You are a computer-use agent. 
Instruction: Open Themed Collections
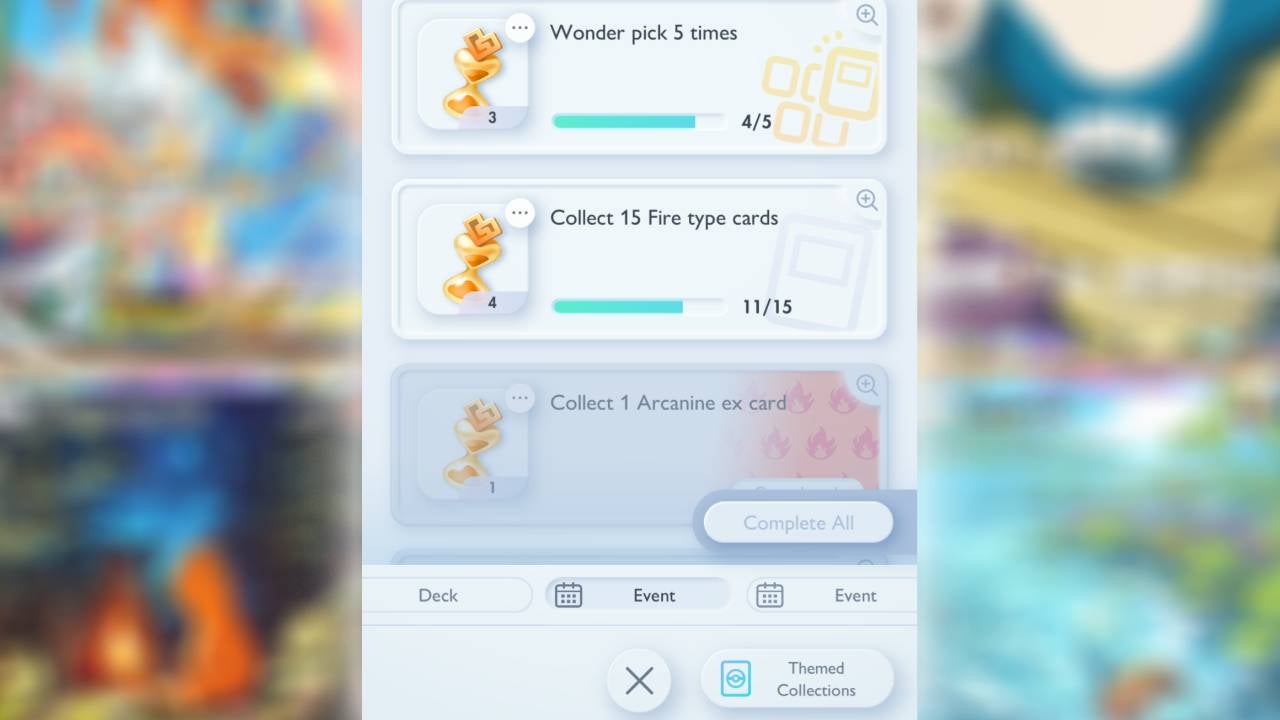tap(797, 677)
